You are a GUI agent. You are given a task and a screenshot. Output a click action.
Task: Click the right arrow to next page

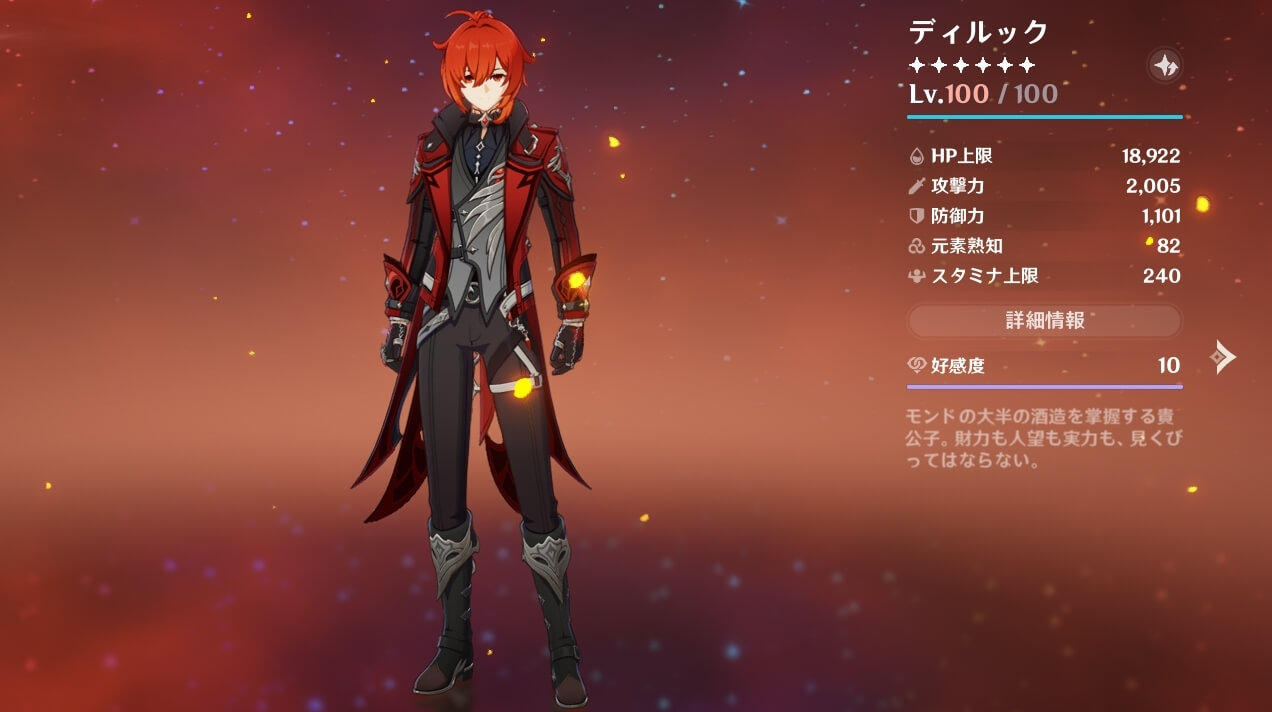pyautogui.click(x=1223, y=356)
